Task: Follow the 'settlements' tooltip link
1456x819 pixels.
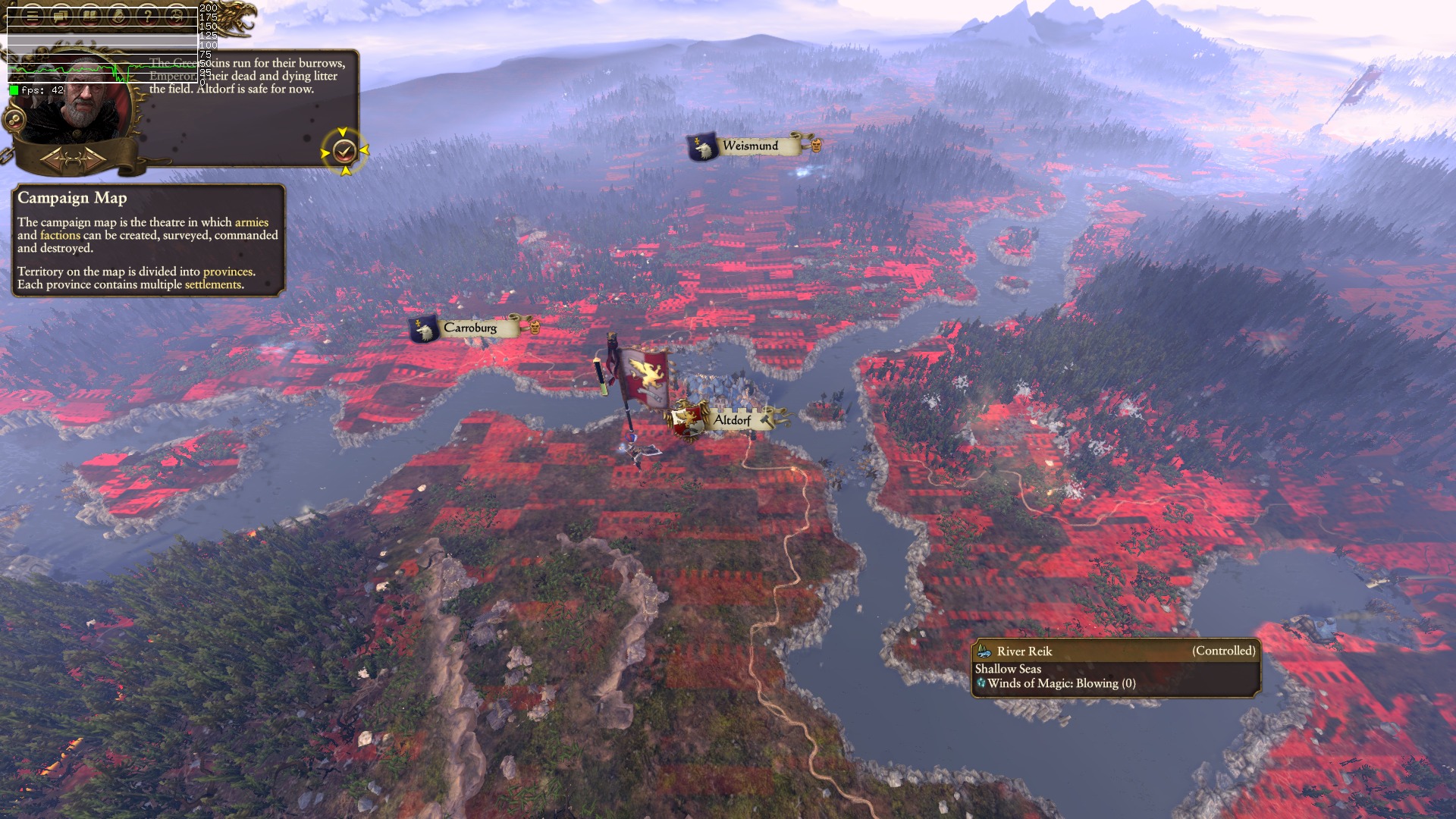Action: (212, 284)
